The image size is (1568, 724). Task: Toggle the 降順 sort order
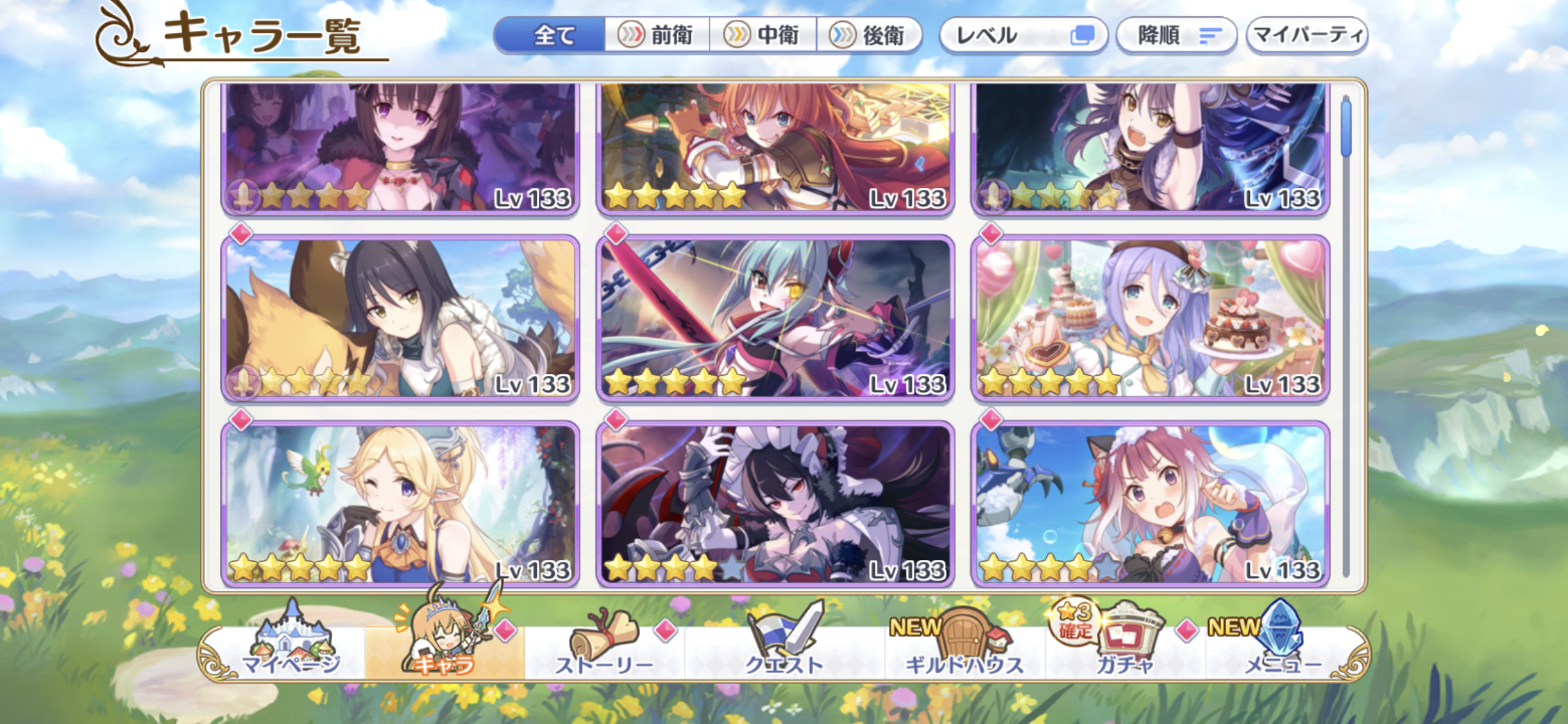point(1176,35)
